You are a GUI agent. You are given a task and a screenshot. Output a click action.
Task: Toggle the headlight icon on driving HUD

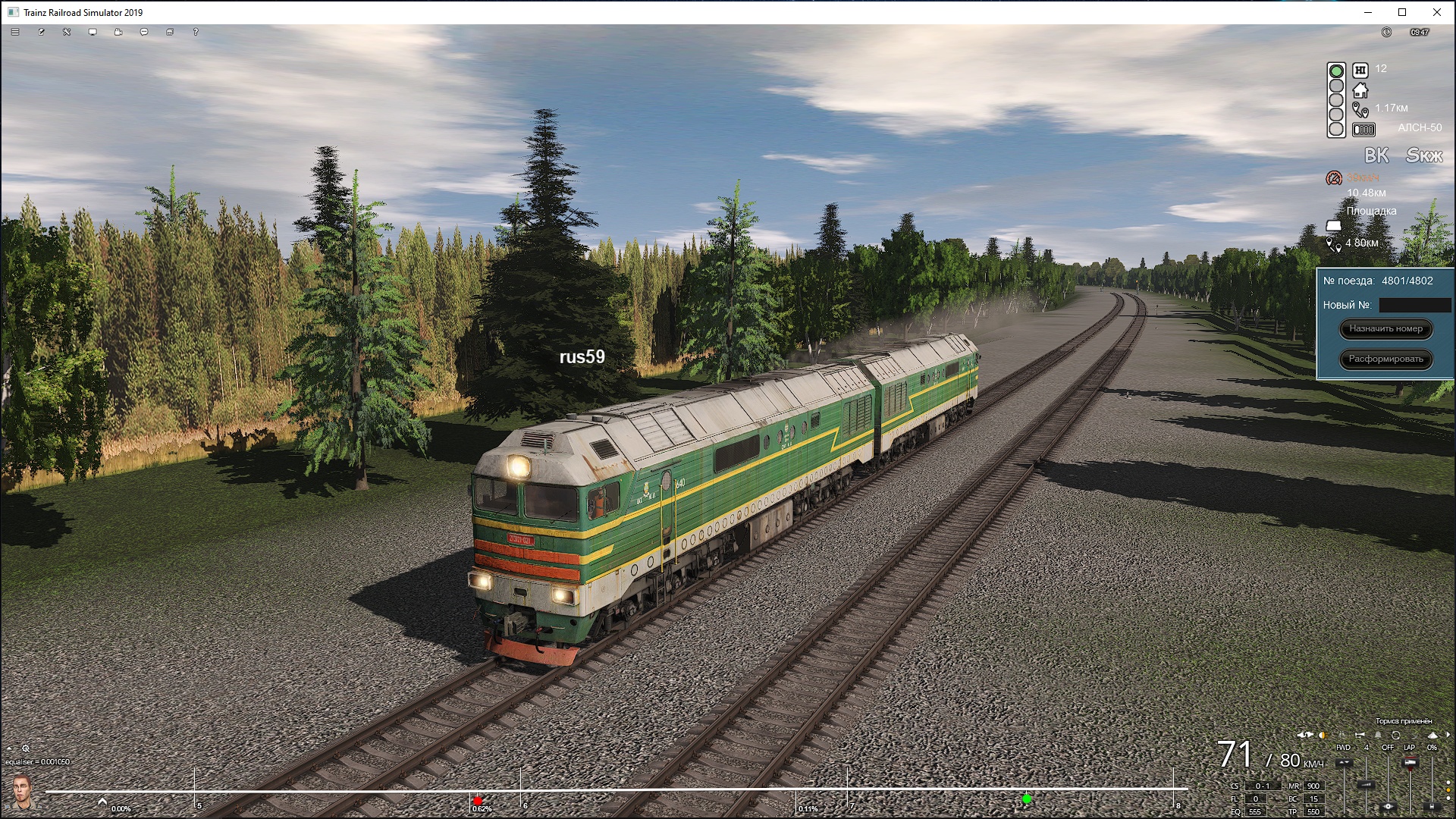click(1323, 735)
